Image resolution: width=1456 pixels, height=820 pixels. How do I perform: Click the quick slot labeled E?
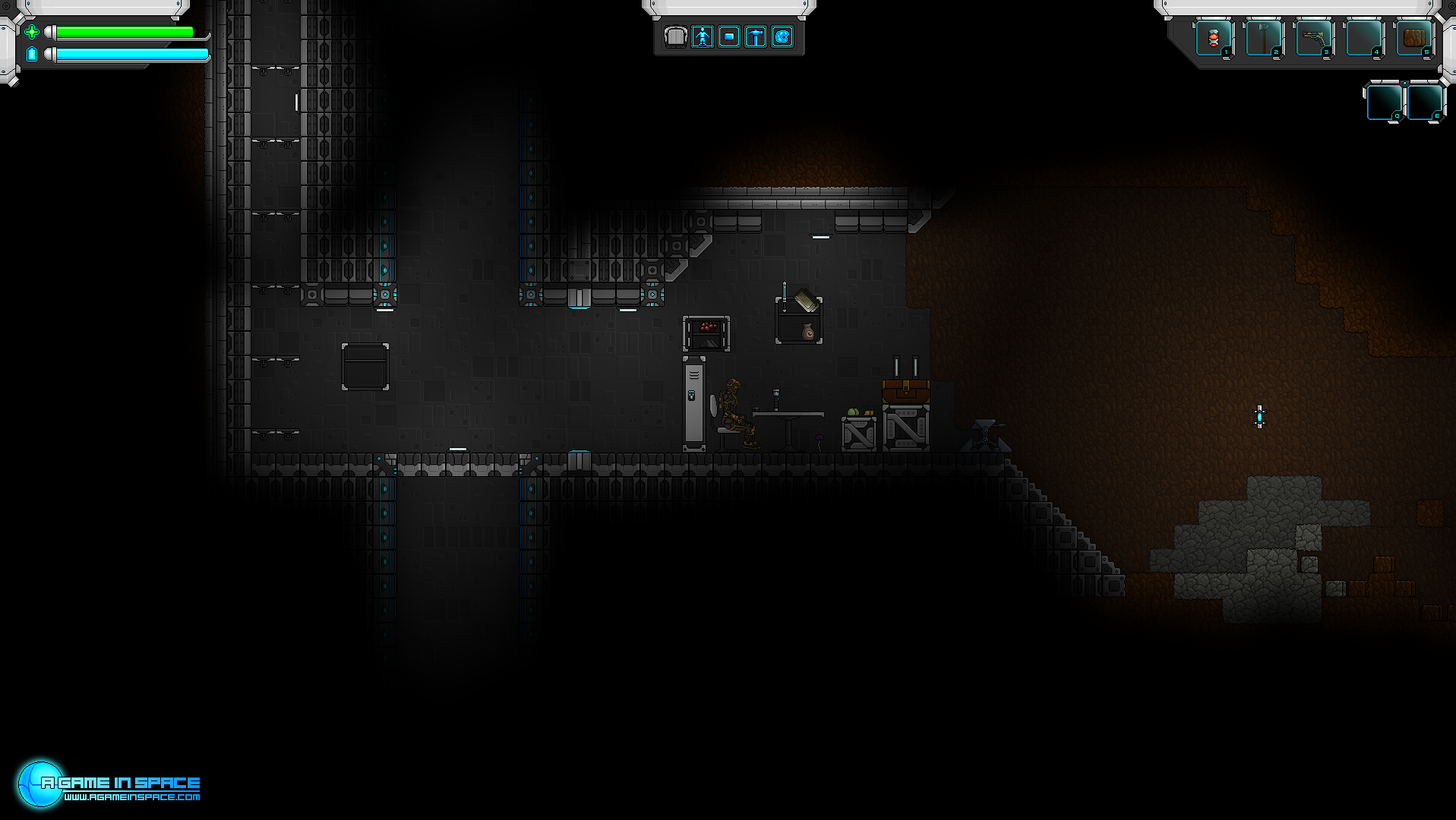click(x=1424, y=102)
